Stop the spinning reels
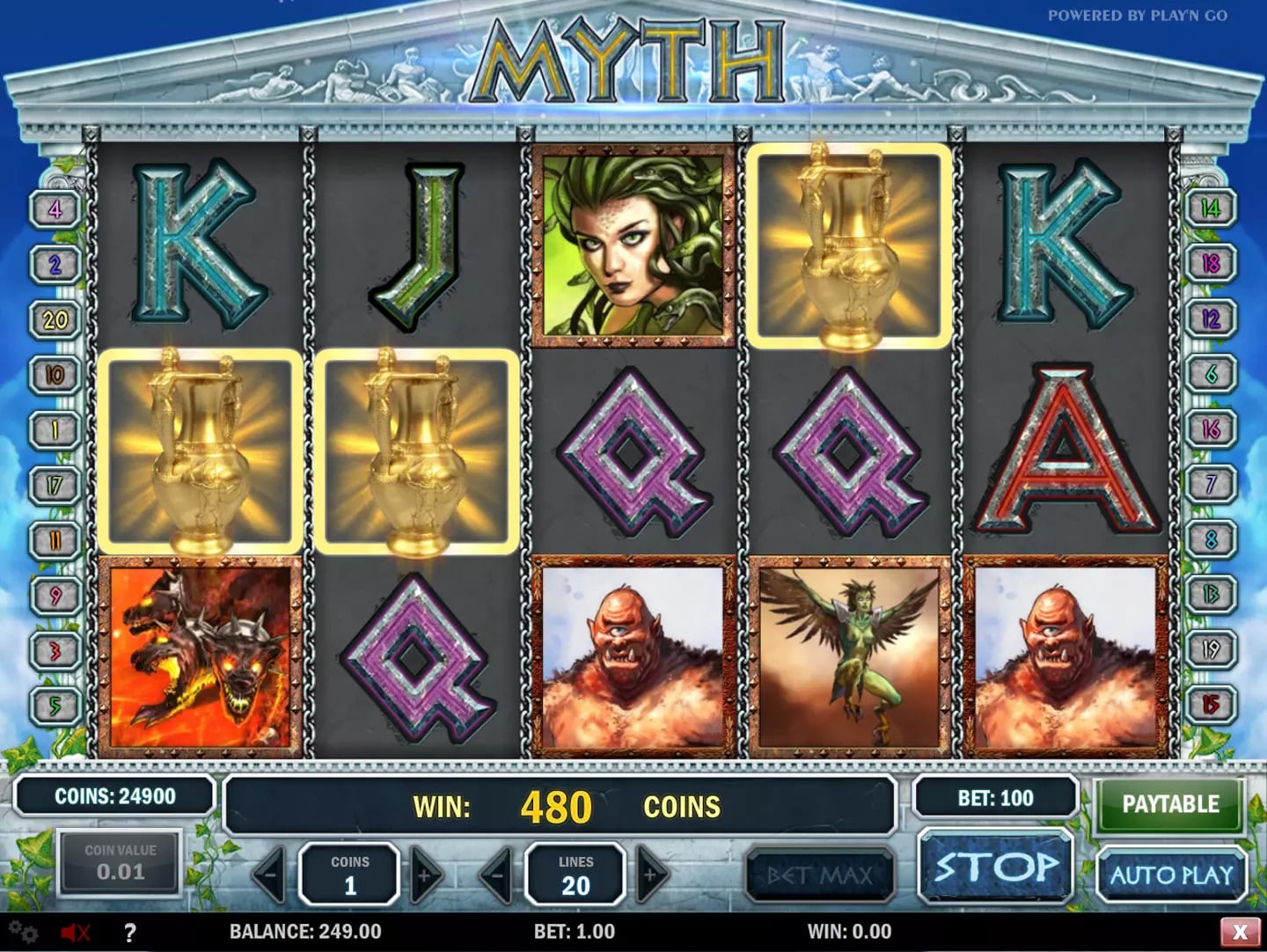This screenshot has width=1267, height=952. tap(996, 867)
